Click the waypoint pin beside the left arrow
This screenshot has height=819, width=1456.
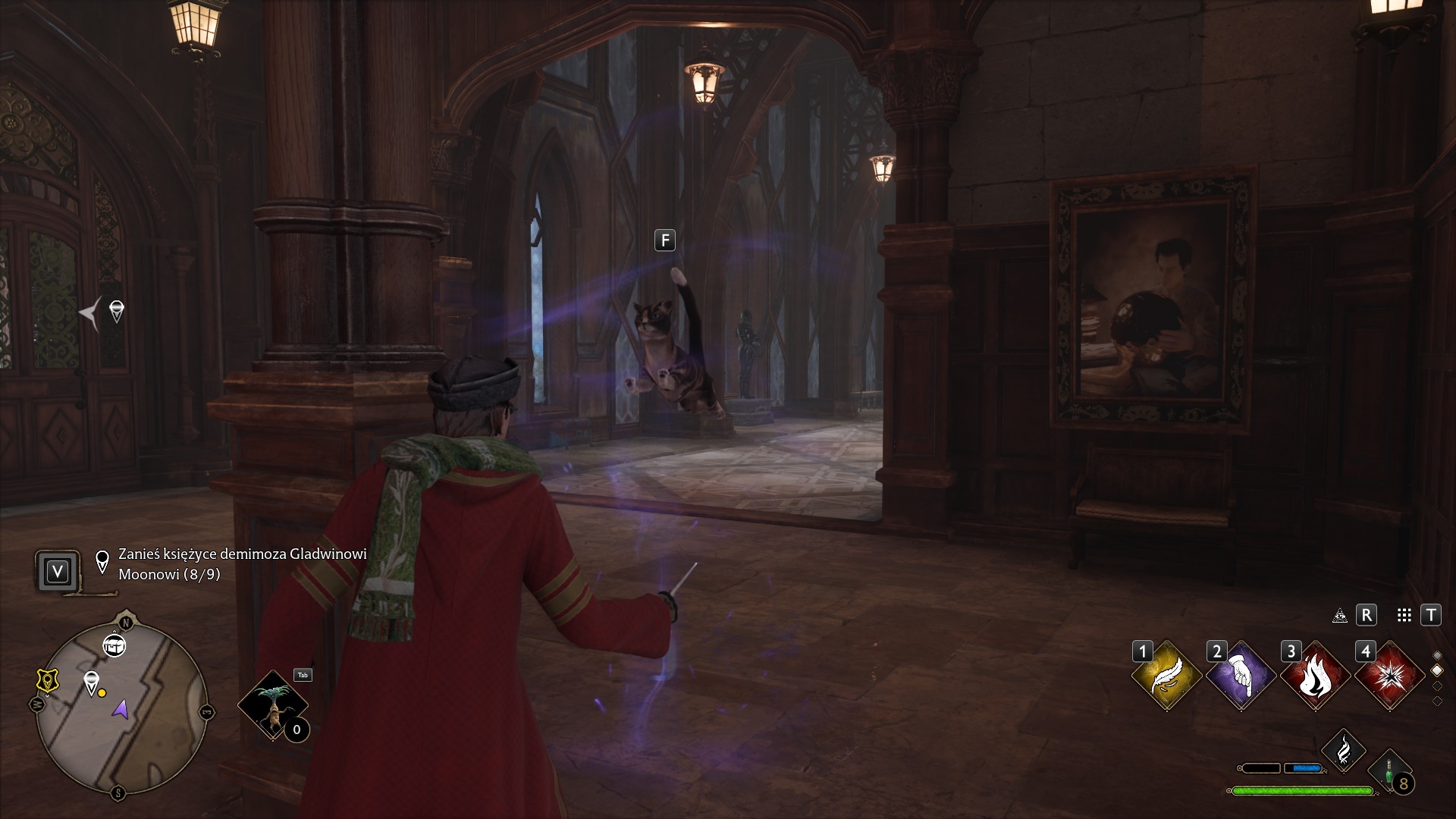[117, 311]
